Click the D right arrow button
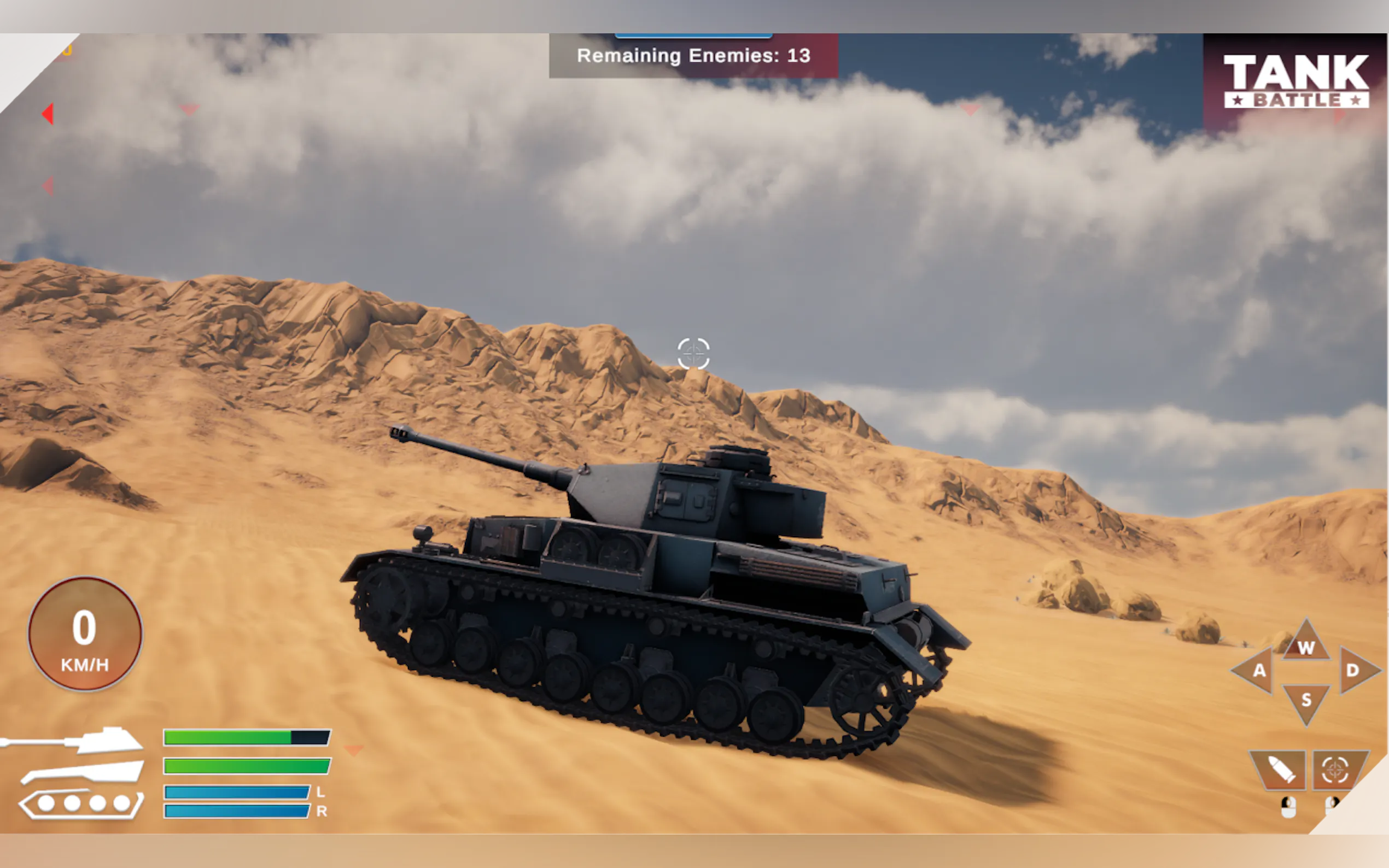The height and width of the screenshot is (868, 1389). tap(1356, 670)
